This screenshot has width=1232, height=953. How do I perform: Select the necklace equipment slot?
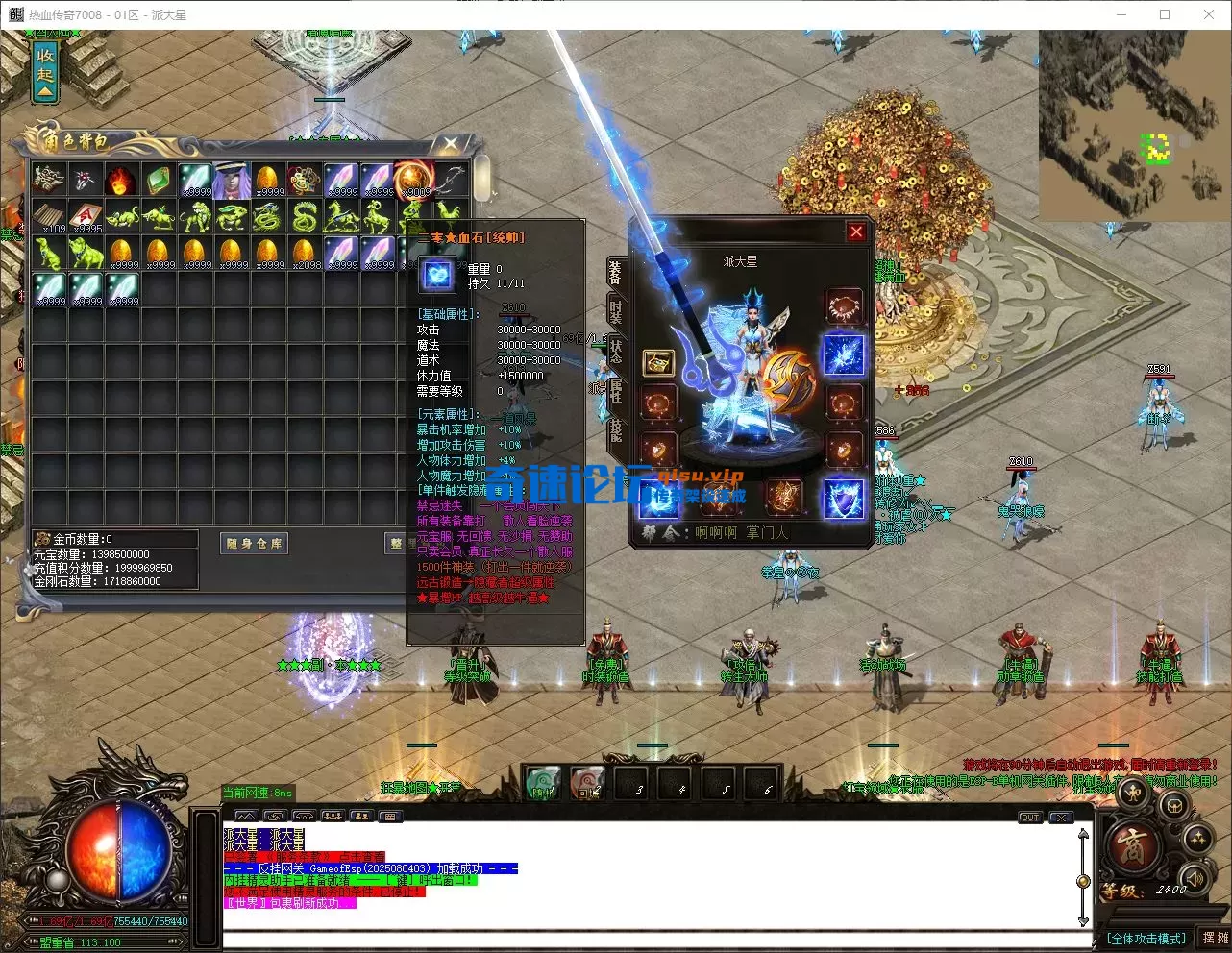coord(844,306)
